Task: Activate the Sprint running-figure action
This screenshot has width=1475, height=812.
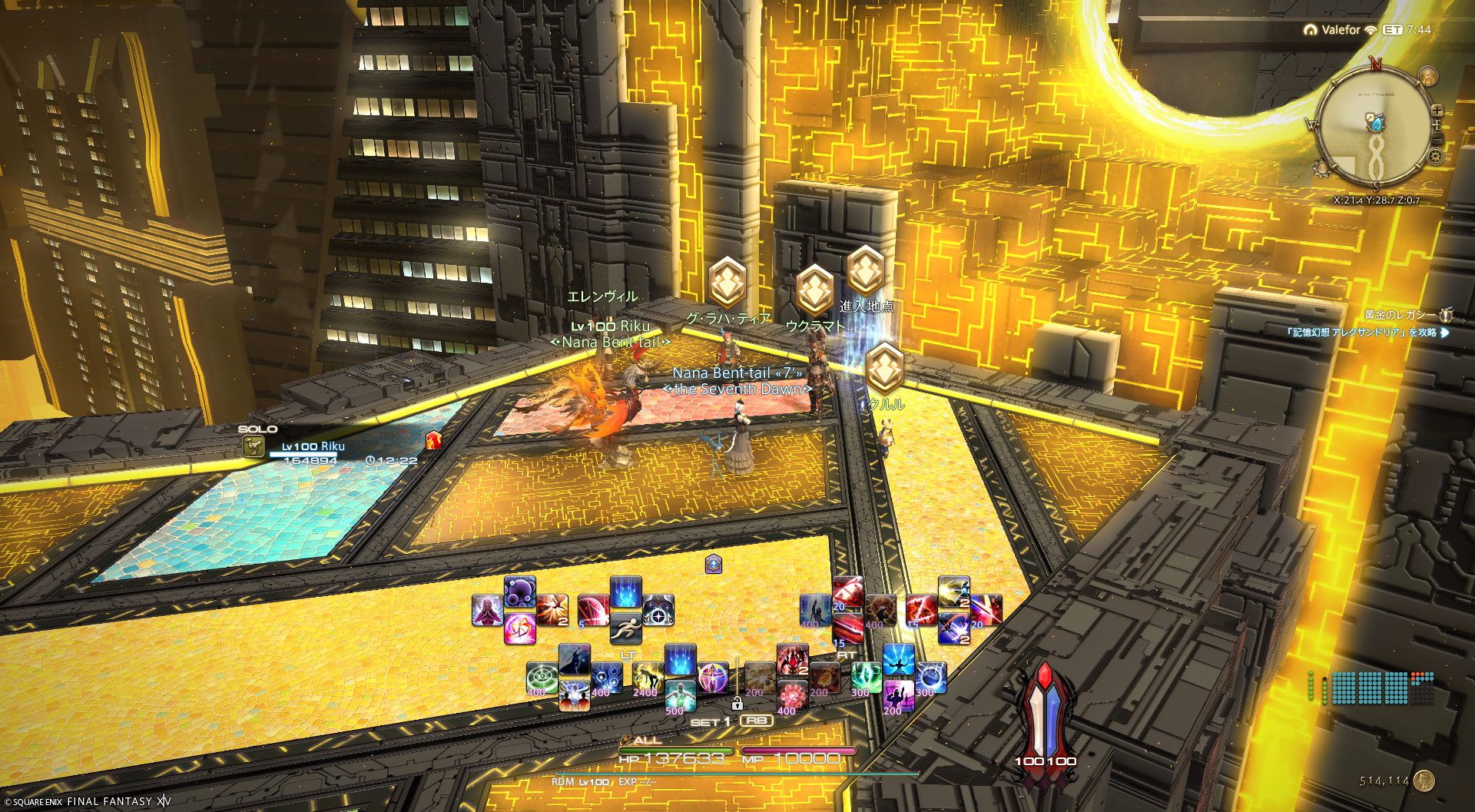Action: (626, 628)
